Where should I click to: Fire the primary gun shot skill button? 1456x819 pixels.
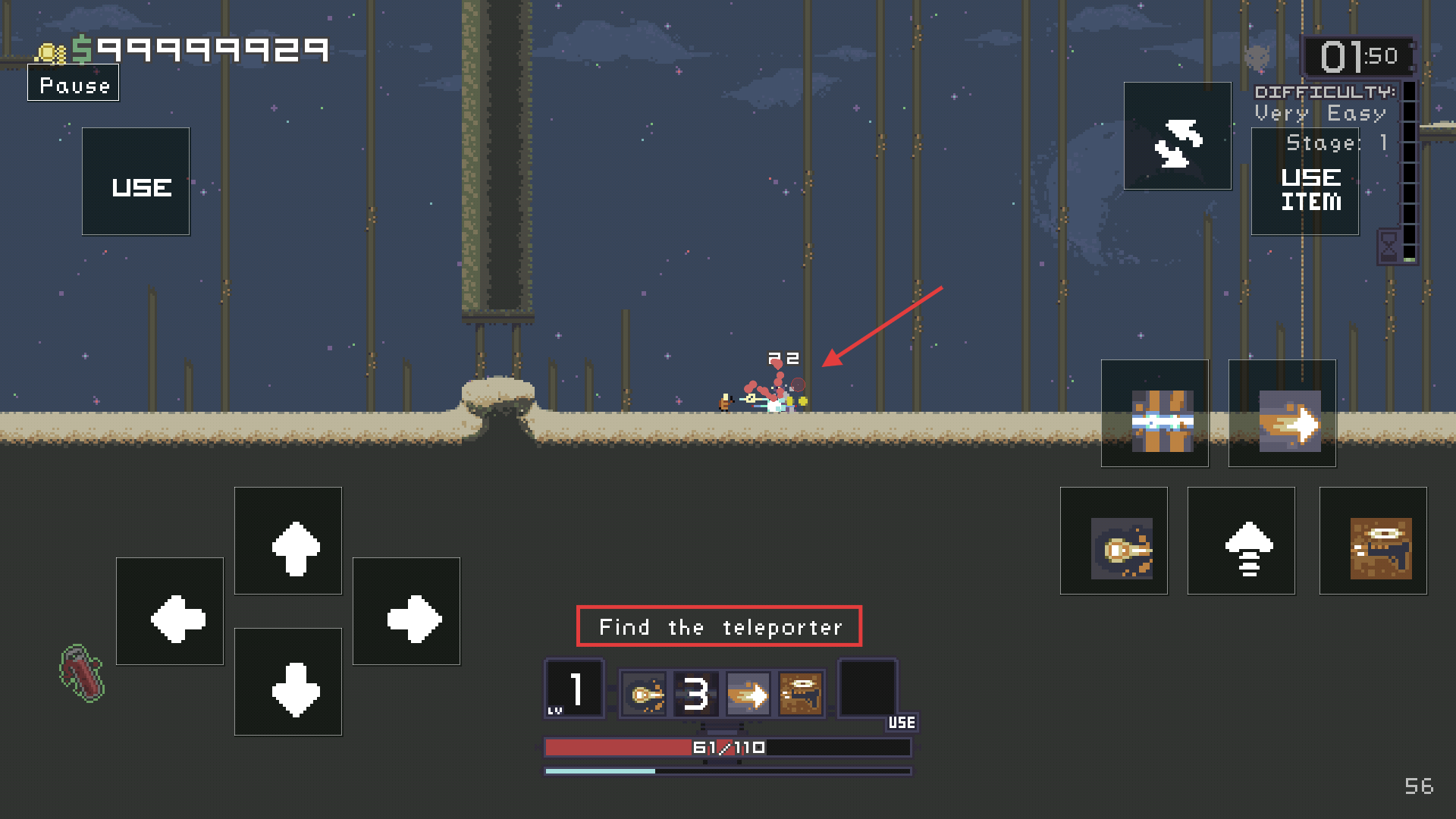pyautogui.click(x=1114, y=541)
